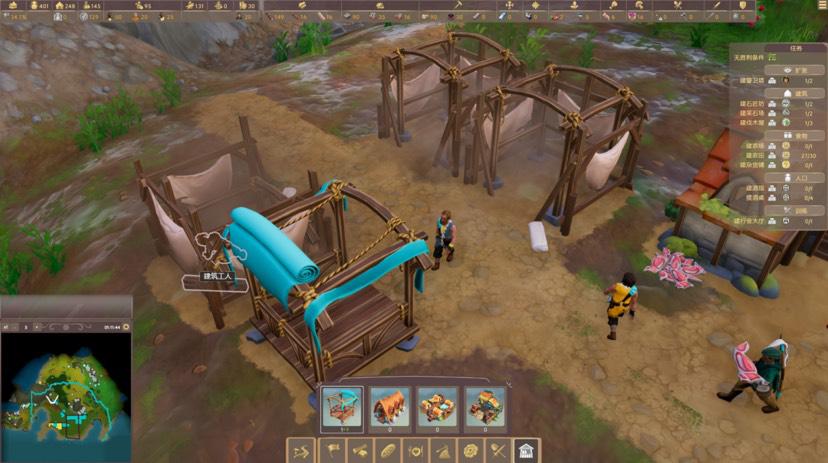Choose the orange longhouse building card
This screenshot has height=463, width=828.
click(x=390, y=408)
